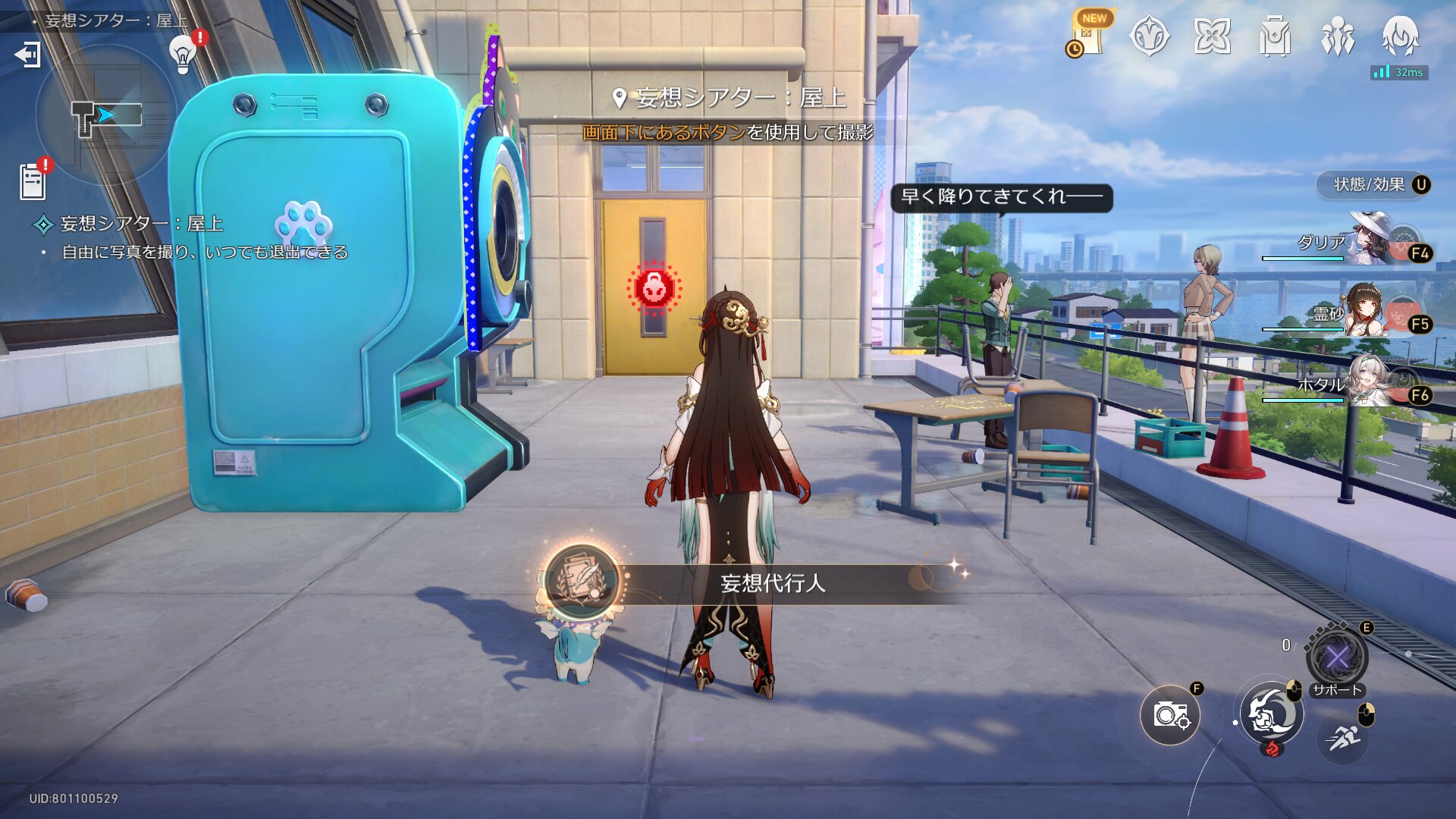The image size is (1456, 819).
Task: Open the backpack inventory
Action: coord(1275,36)
